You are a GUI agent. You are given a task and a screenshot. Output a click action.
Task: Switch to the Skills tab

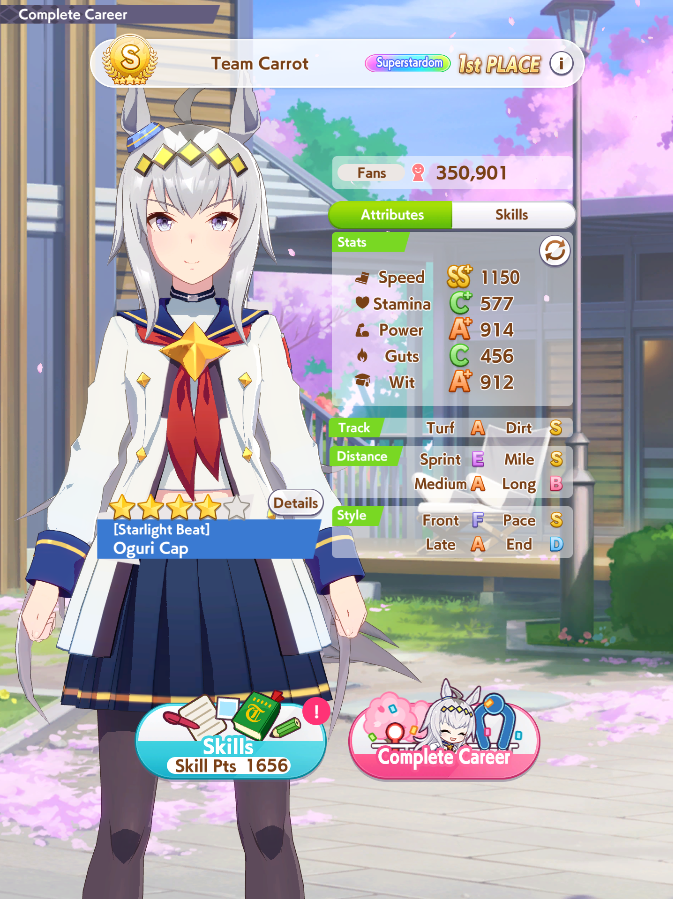click(513, 215)
